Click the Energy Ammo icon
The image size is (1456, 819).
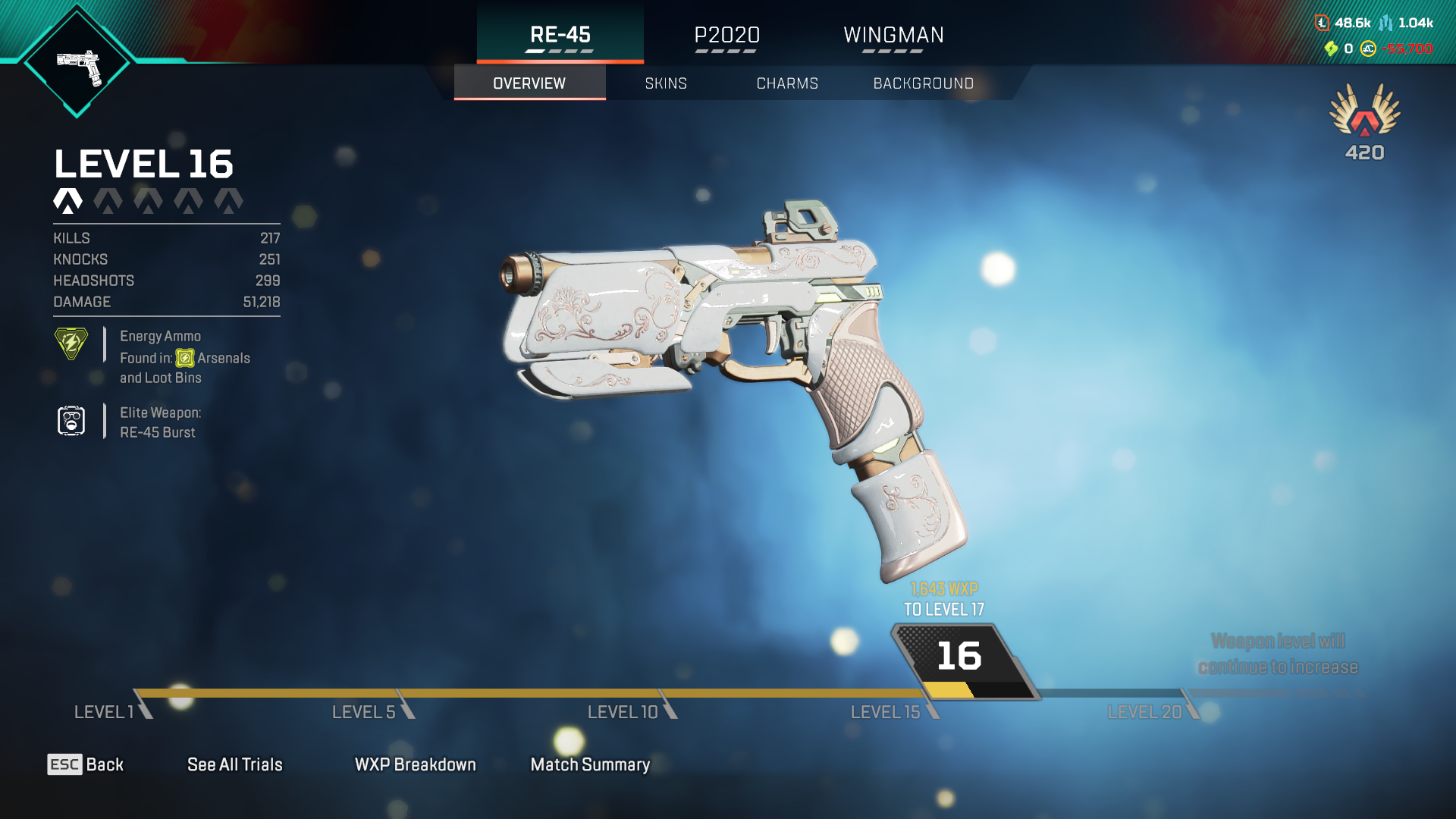[71, 344]
